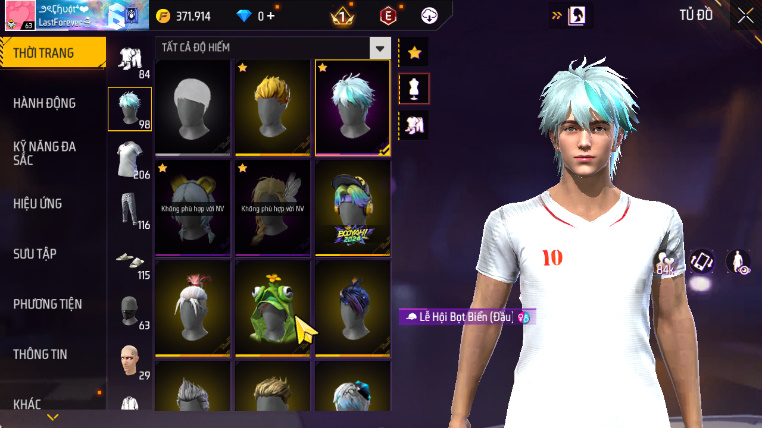Open the player profile avatar
This screenshot has width=762, height=428.
pyautogui.click(x=18, y=16)
